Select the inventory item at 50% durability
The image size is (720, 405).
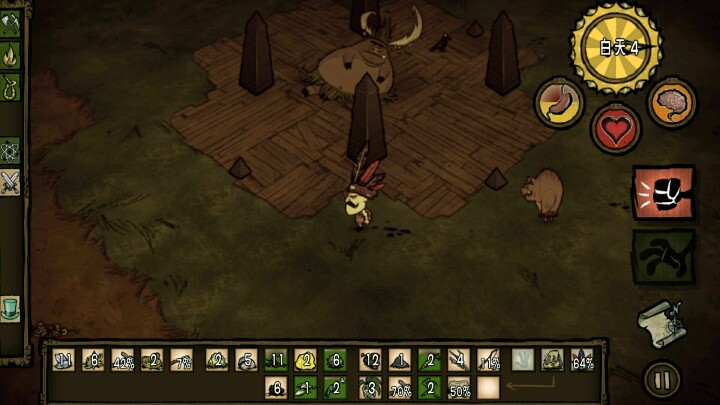[459, 387]
